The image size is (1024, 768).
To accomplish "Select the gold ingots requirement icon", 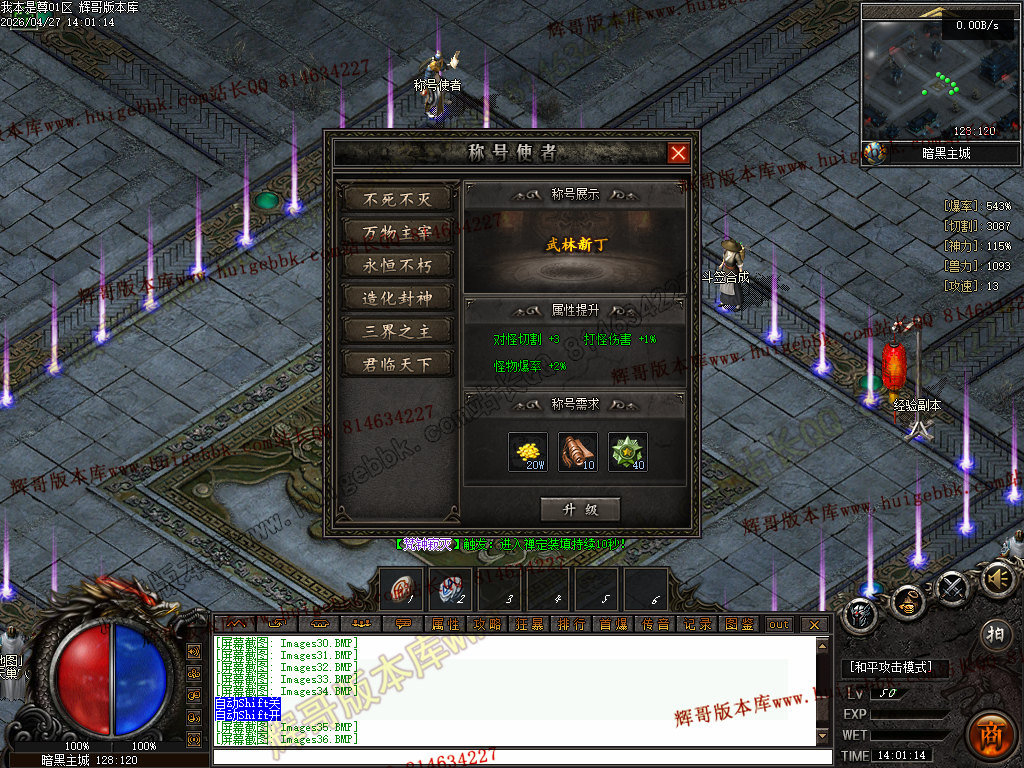I will tap(528, 452).
